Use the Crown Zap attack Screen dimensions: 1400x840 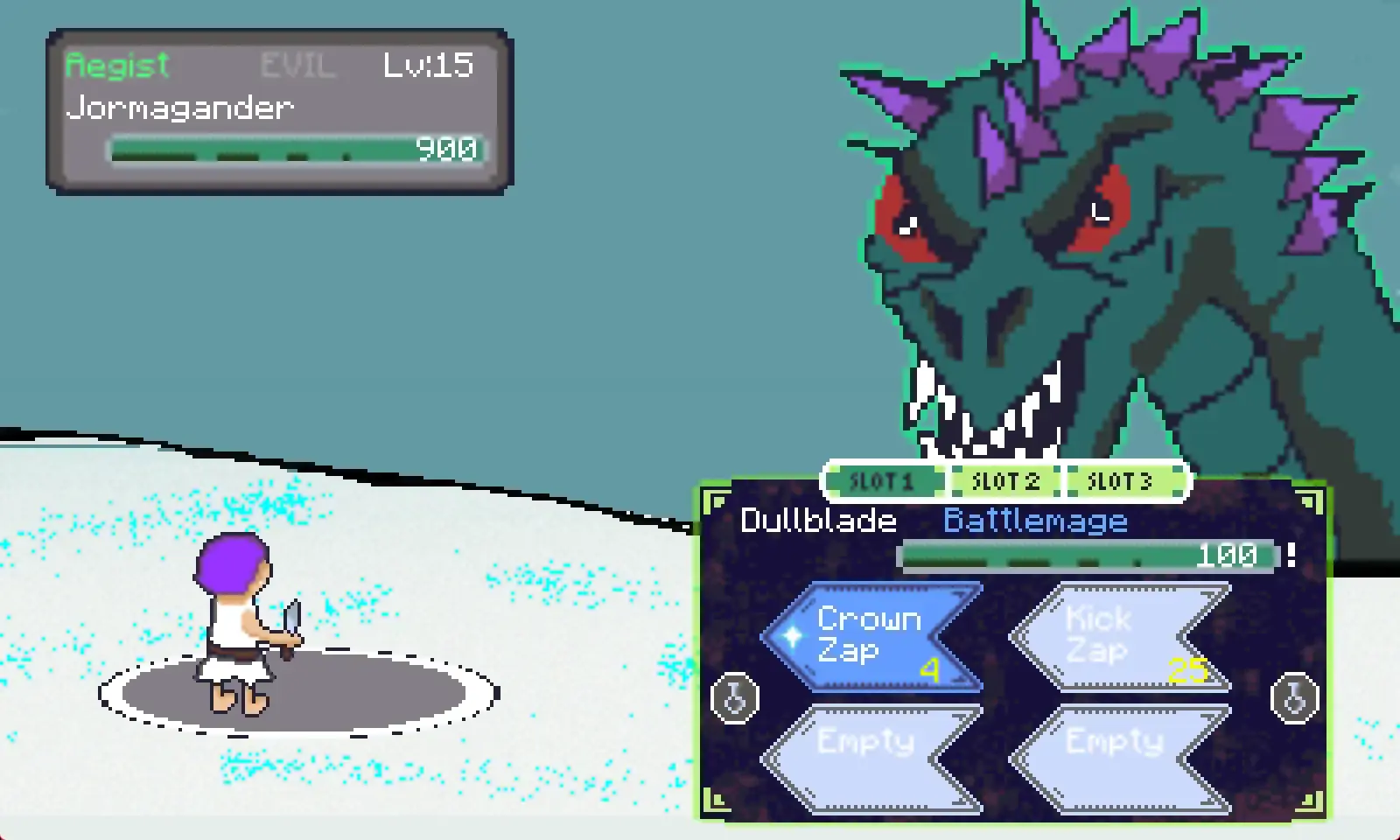(871, 637)
